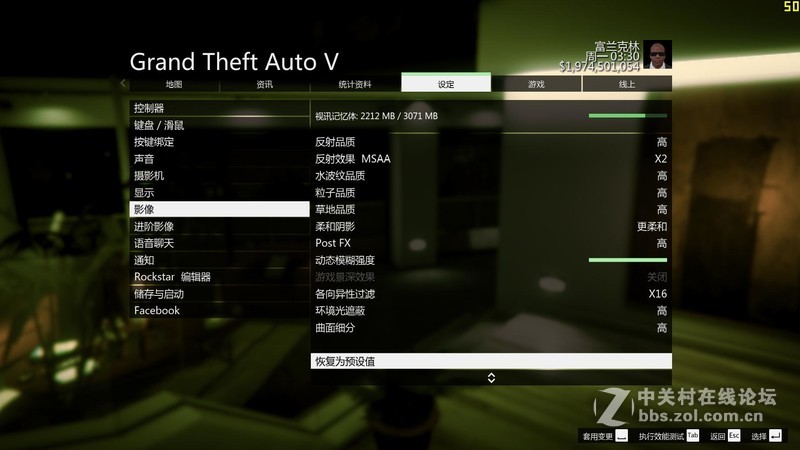Select Rockstar 编辑器 entry
Viewport: 800px width, 450px height.
[220, 277]
